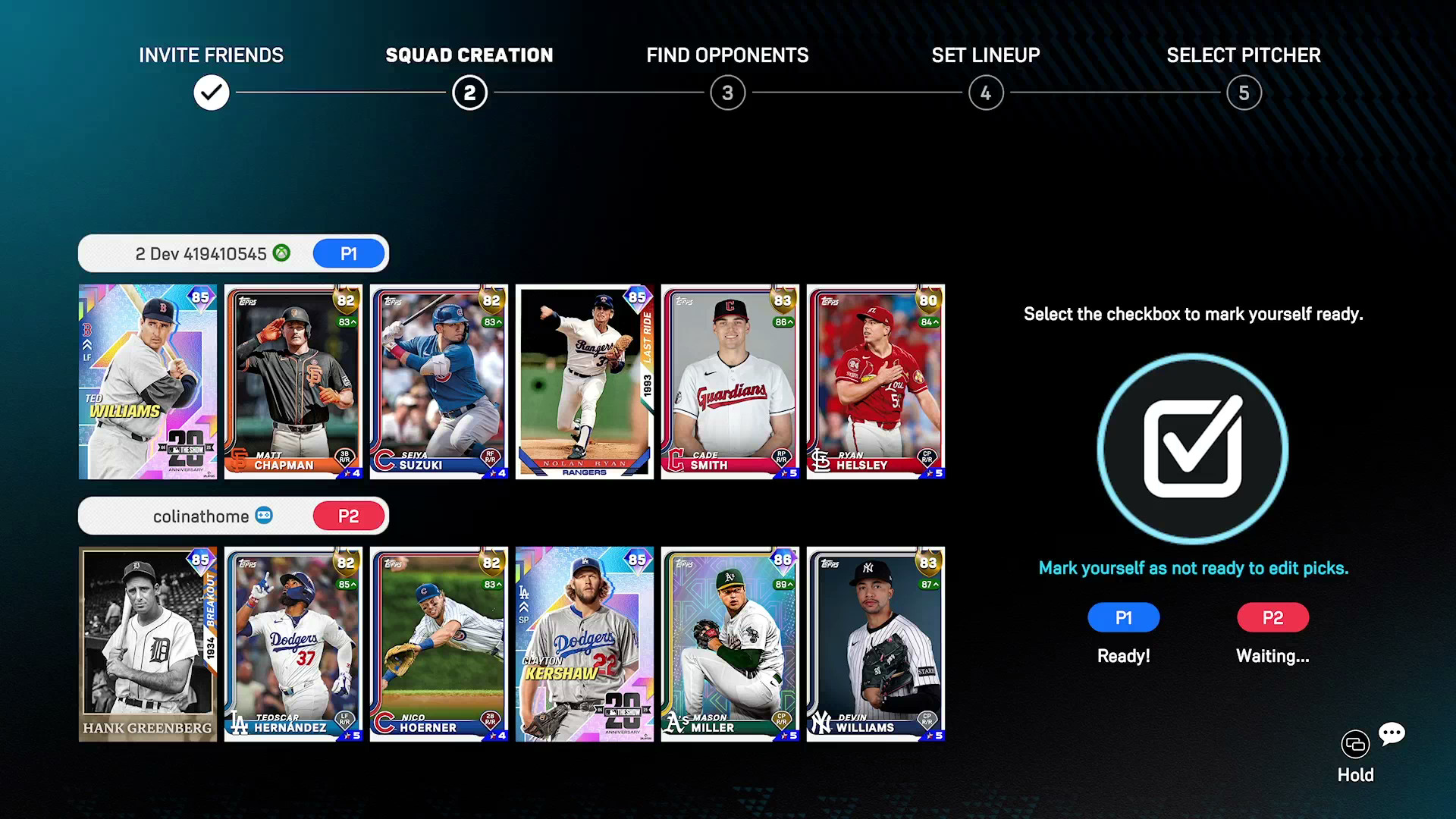Select the Nolan Ryan Rangers card
Image resolution: width=1456 pixels, height=819 pixels.
click(x=585, y=381)
